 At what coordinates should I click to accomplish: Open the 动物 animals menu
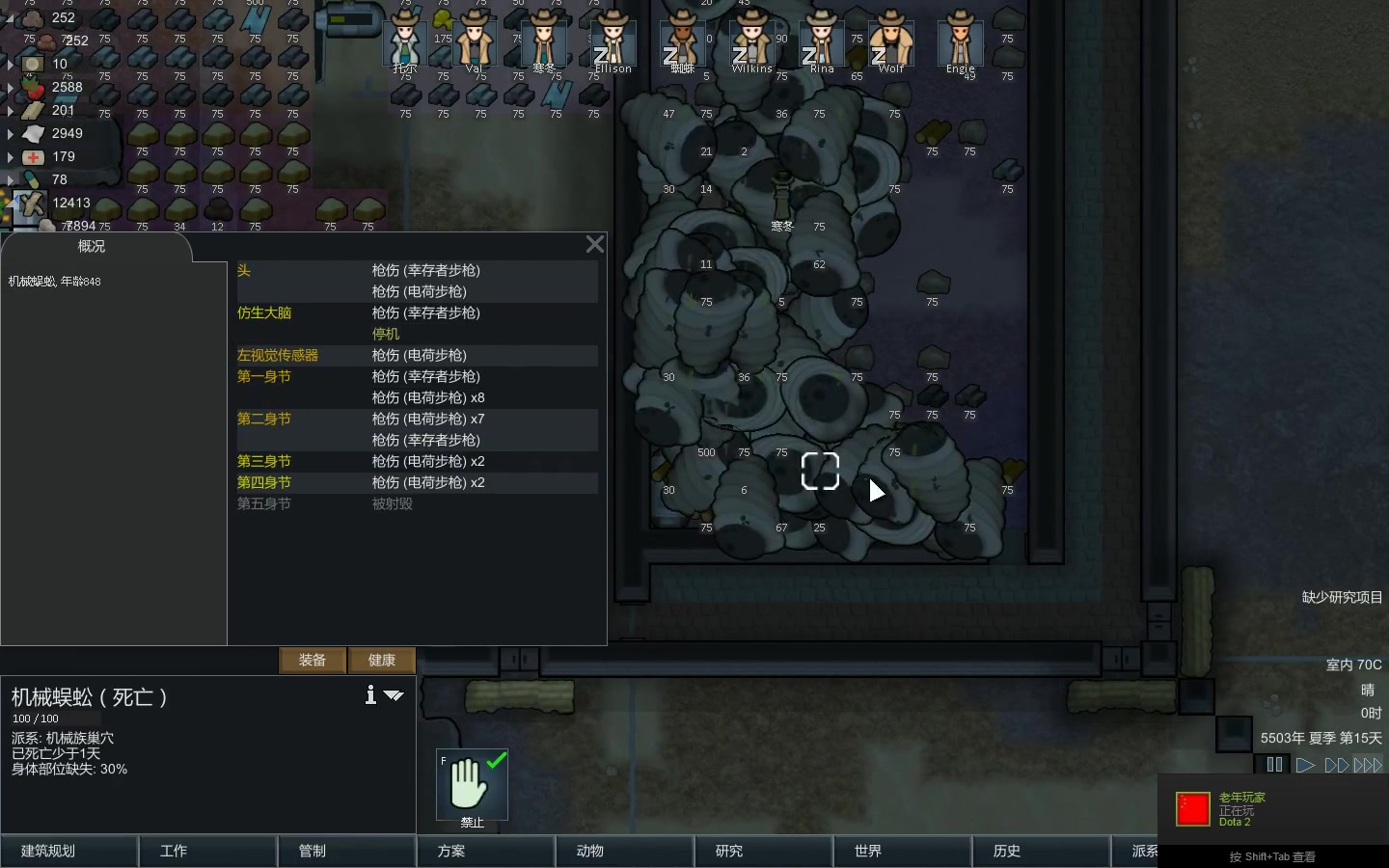(624, 851)
